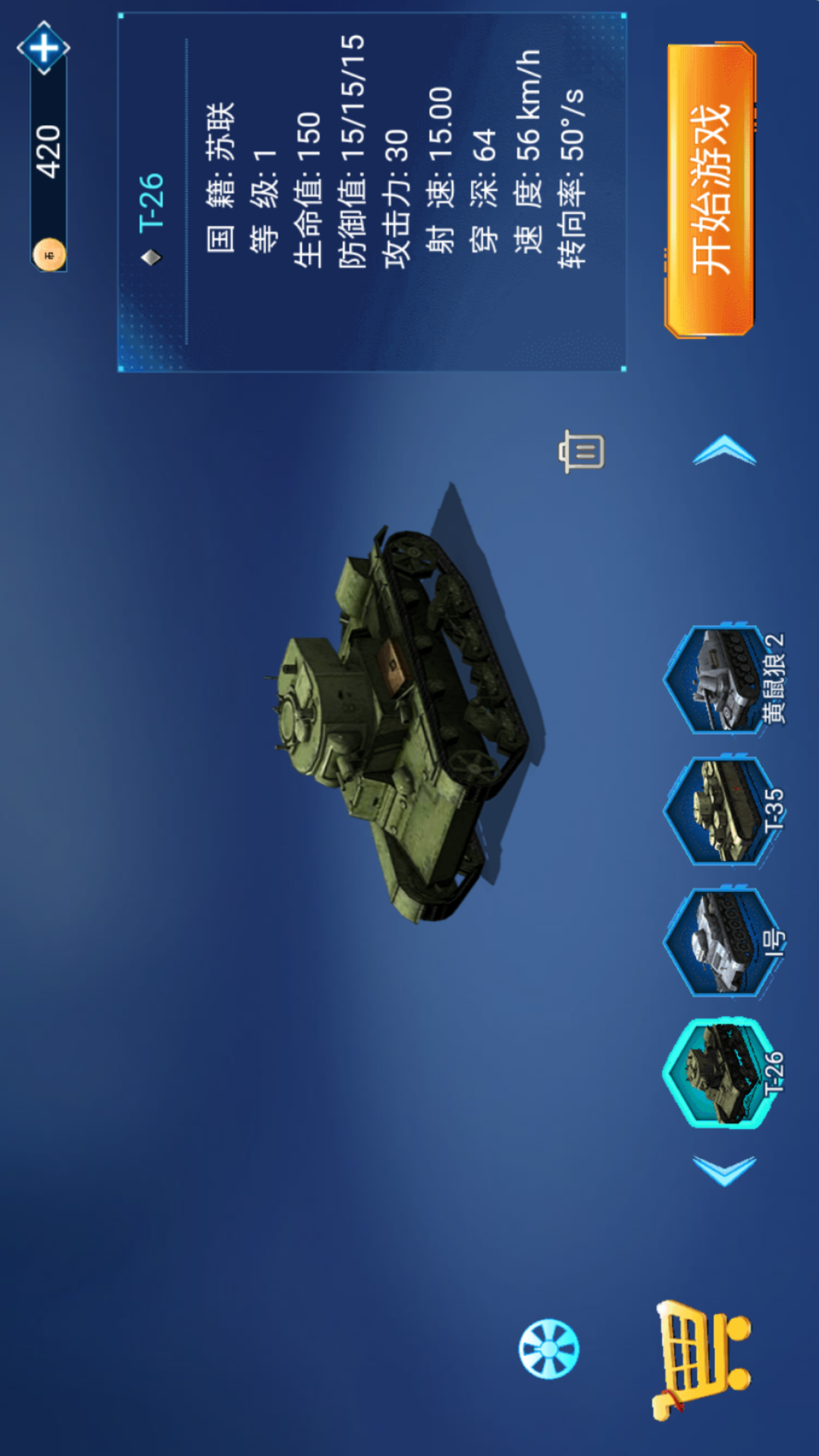The height and width of the screenshot is (1456, 819).
Task: Tap the trash can delete icon
Action: 582,451
